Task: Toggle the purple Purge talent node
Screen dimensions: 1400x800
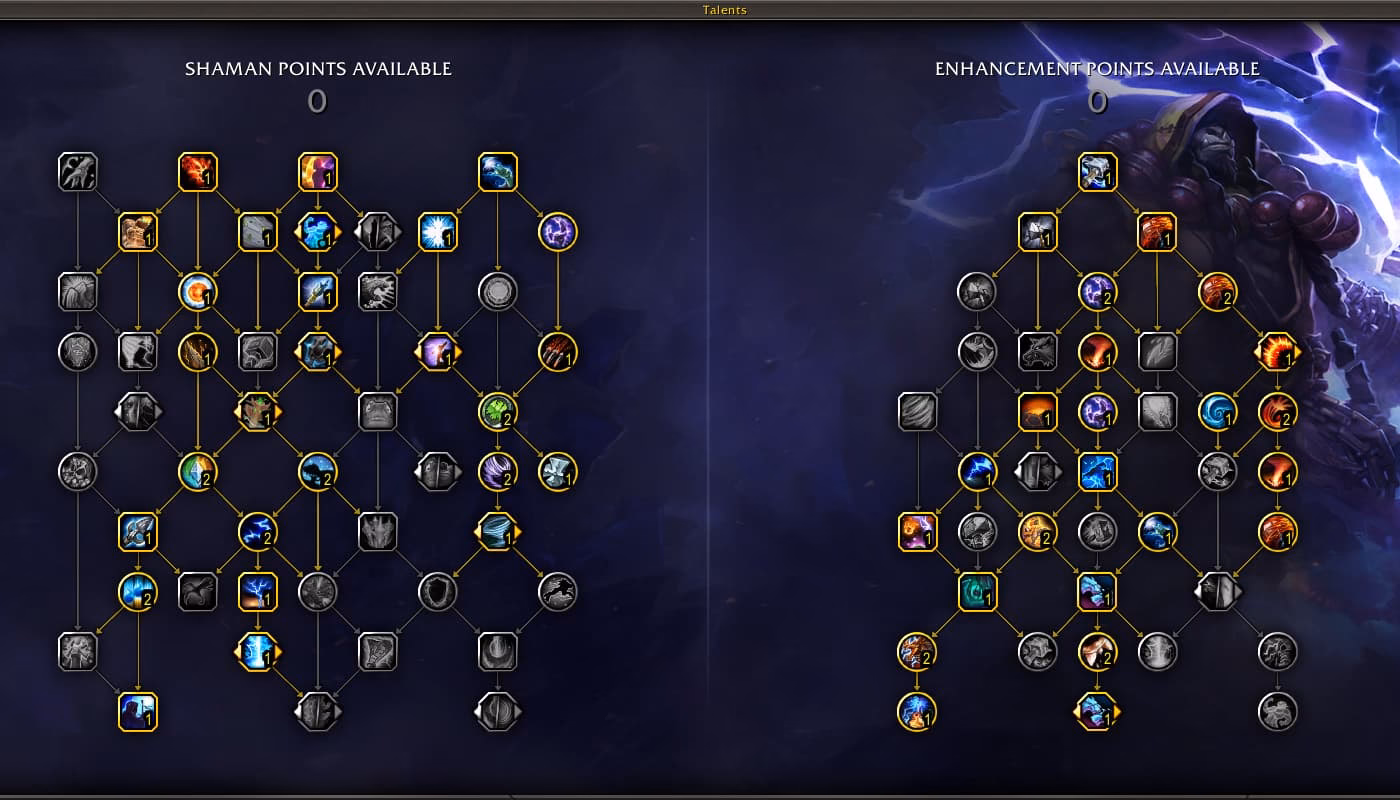Action: [556, 233]
